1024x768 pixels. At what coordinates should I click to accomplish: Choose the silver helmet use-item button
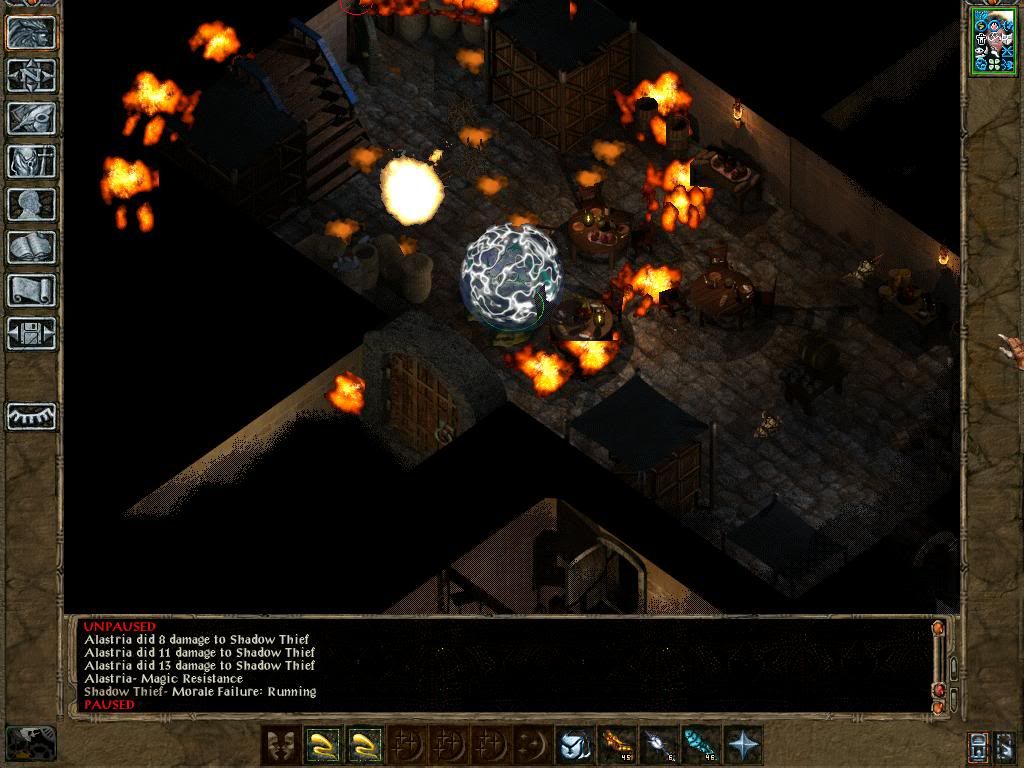(x=574, y=745)
